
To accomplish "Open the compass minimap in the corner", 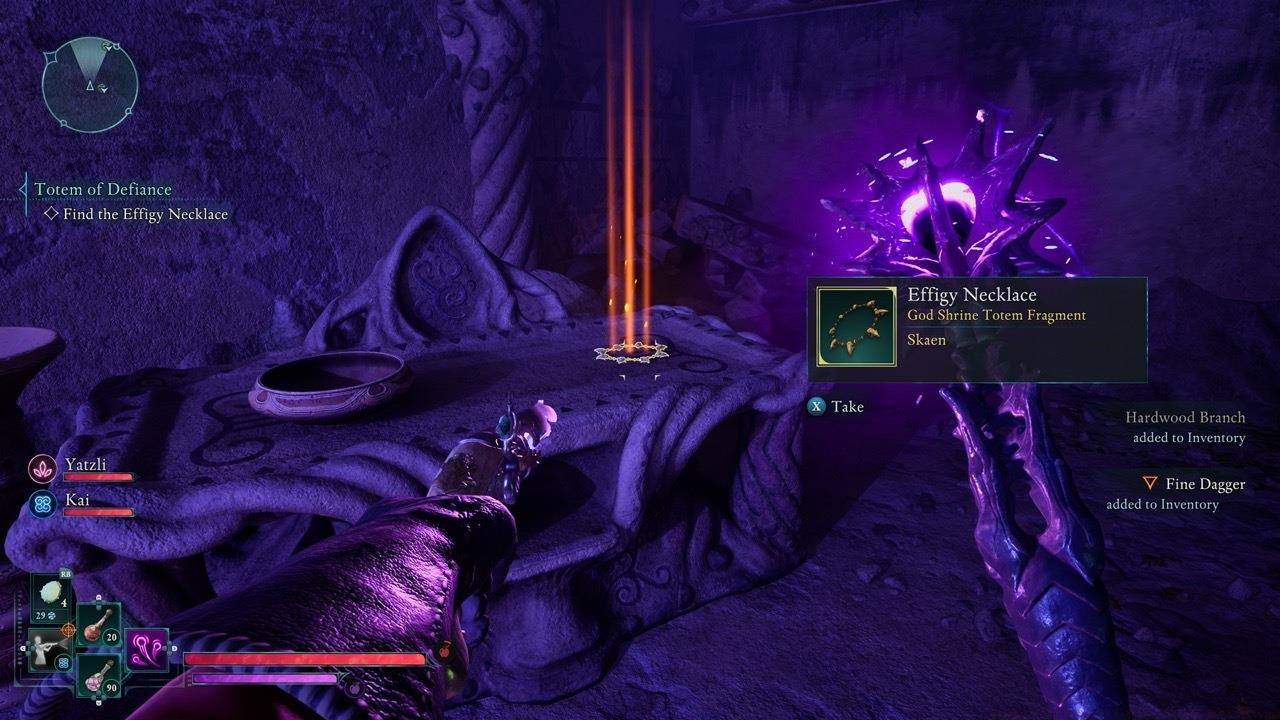I will pyautogui.click(x=88, y=82).
